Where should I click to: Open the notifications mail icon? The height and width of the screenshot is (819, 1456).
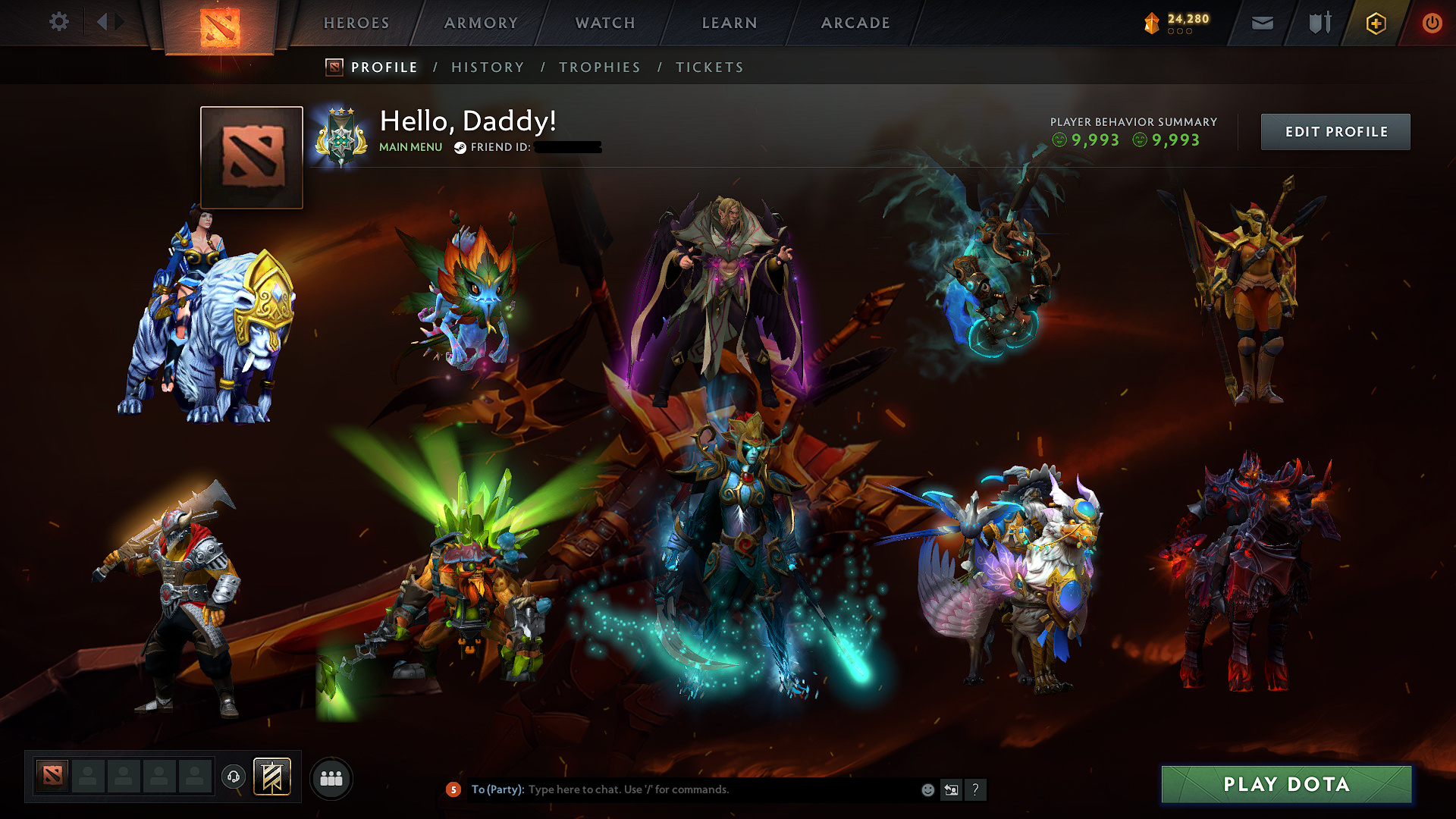pyautogui.click(x=1261, y=23)
